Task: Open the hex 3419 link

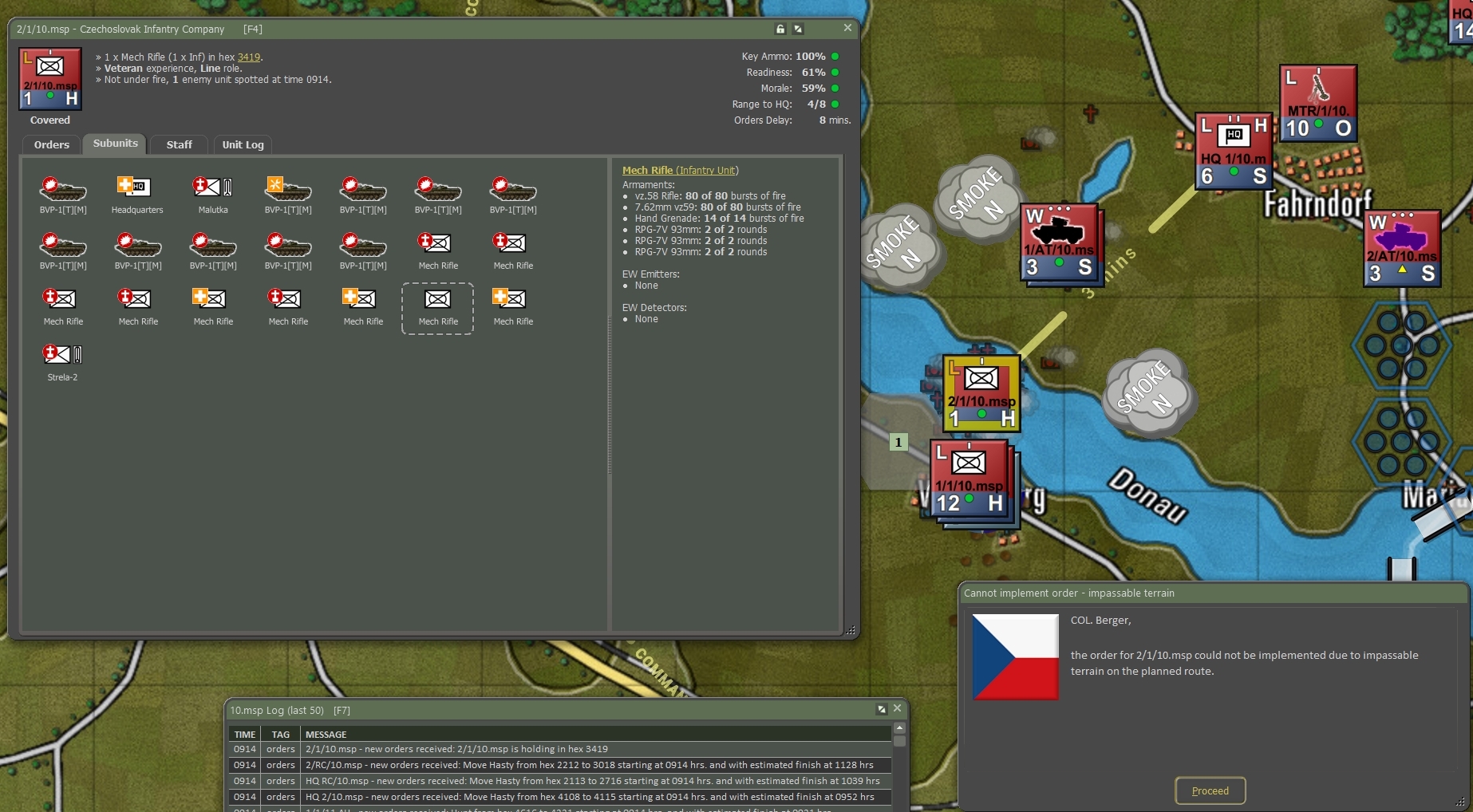Action: tap(248, 57)
